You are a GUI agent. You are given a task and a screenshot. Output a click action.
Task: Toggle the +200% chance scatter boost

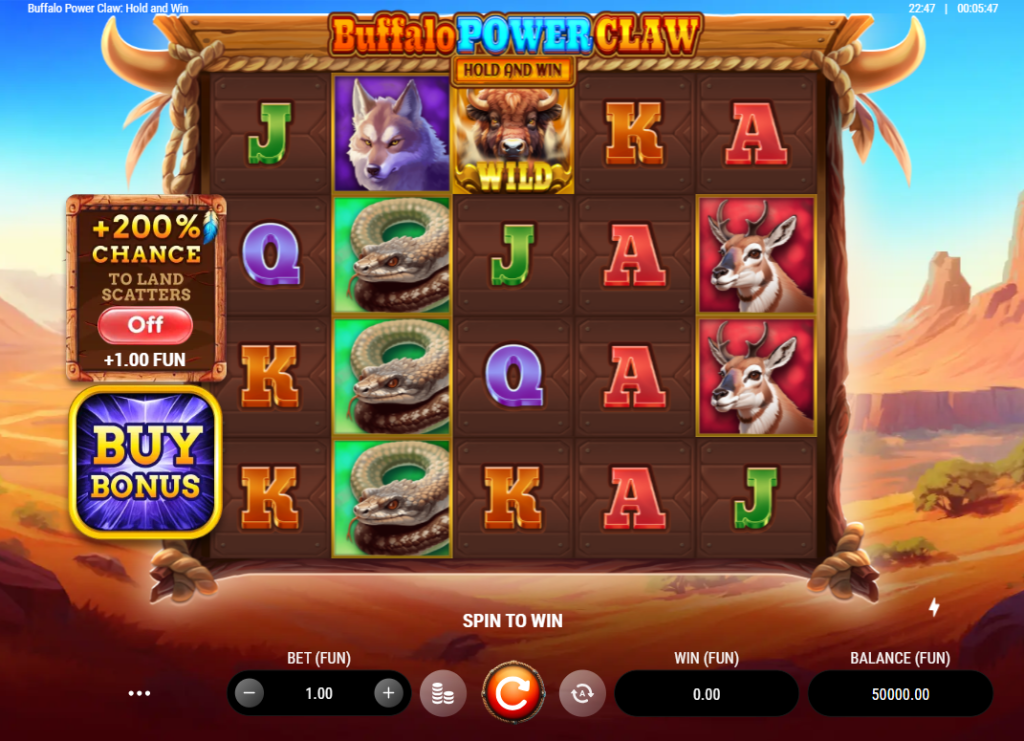145,325
